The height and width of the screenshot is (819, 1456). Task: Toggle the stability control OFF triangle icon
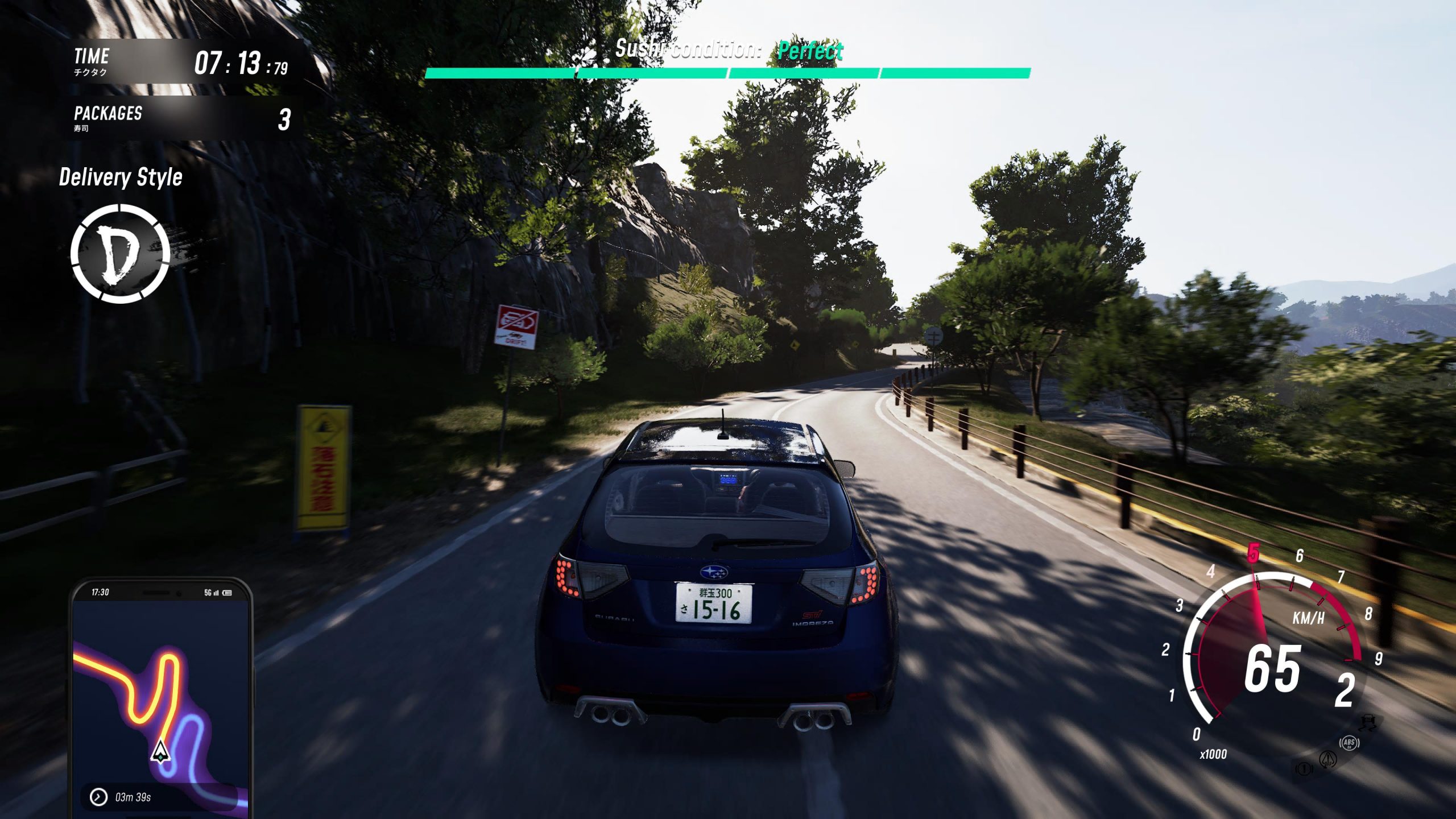click(x=1329, y=759)
